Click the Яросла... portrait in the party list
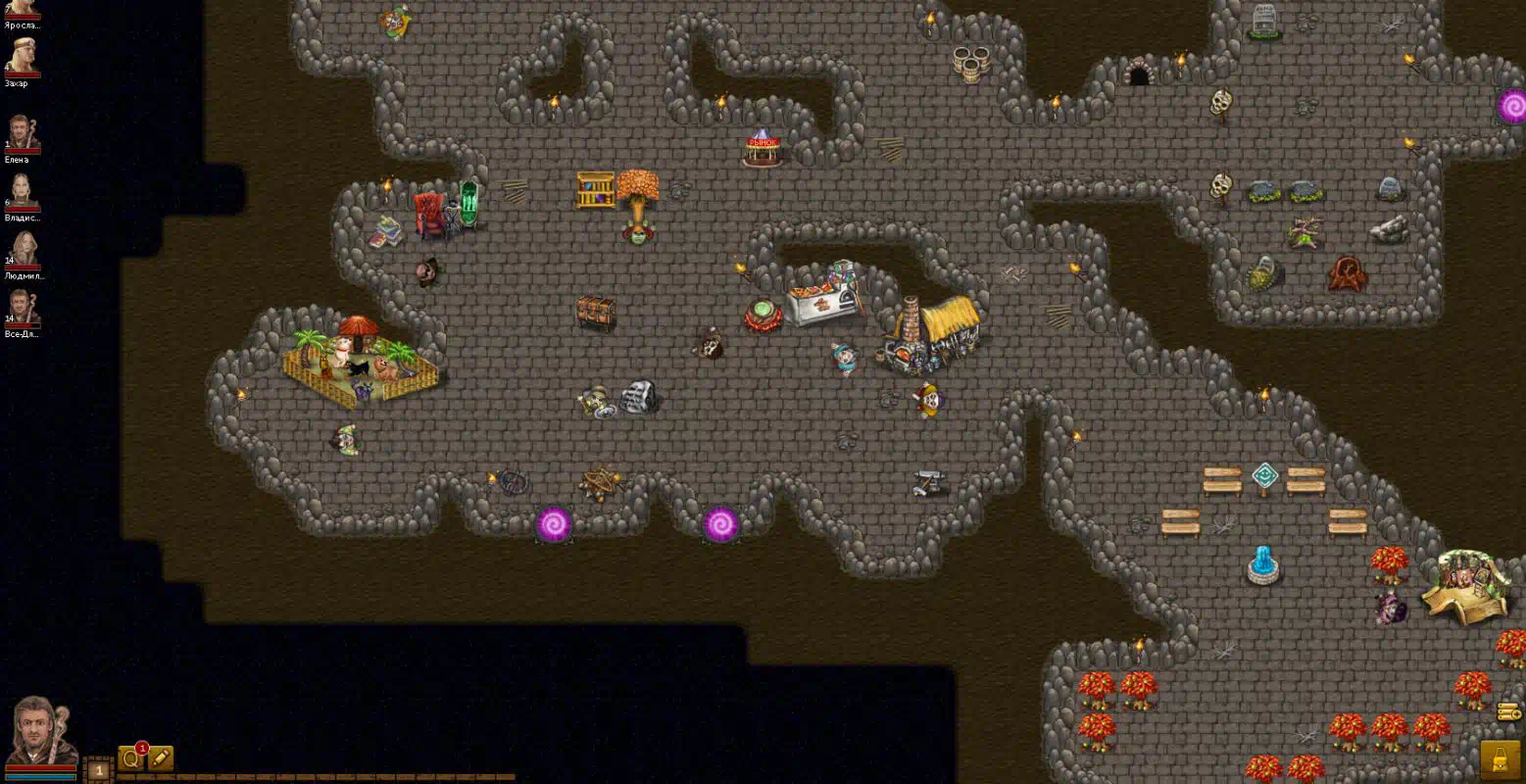Viewport: 1526px width, 784px height. point(22,8)
